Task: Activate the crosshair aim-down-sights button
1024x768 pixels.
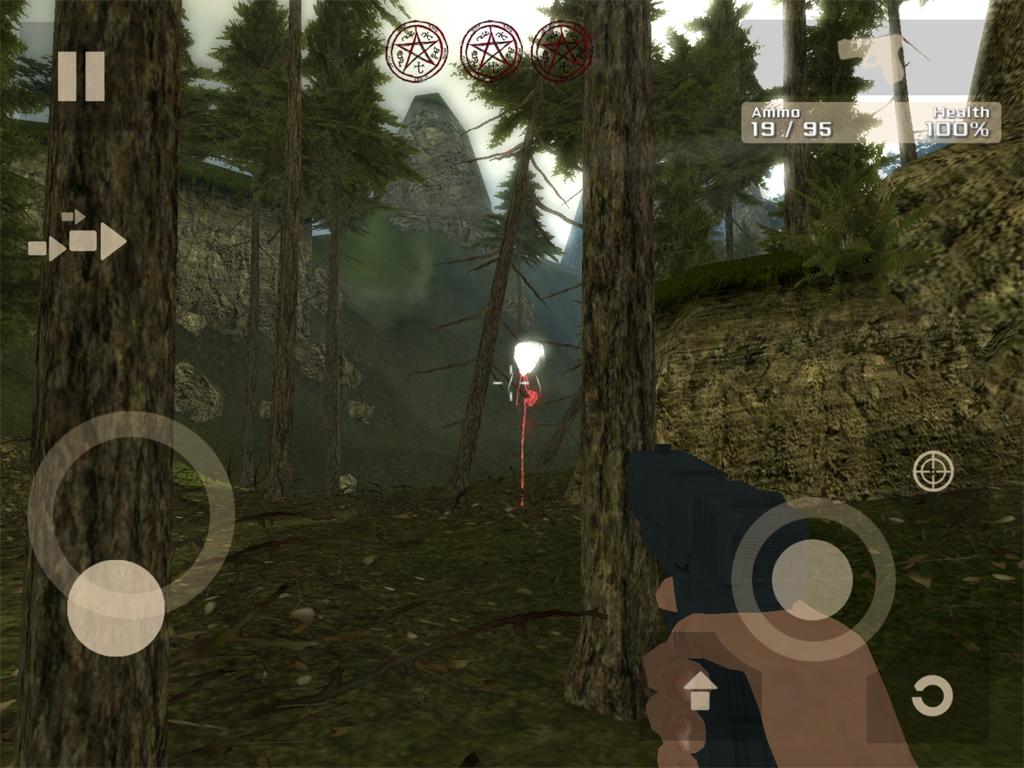Action: (x=933, y=471)
